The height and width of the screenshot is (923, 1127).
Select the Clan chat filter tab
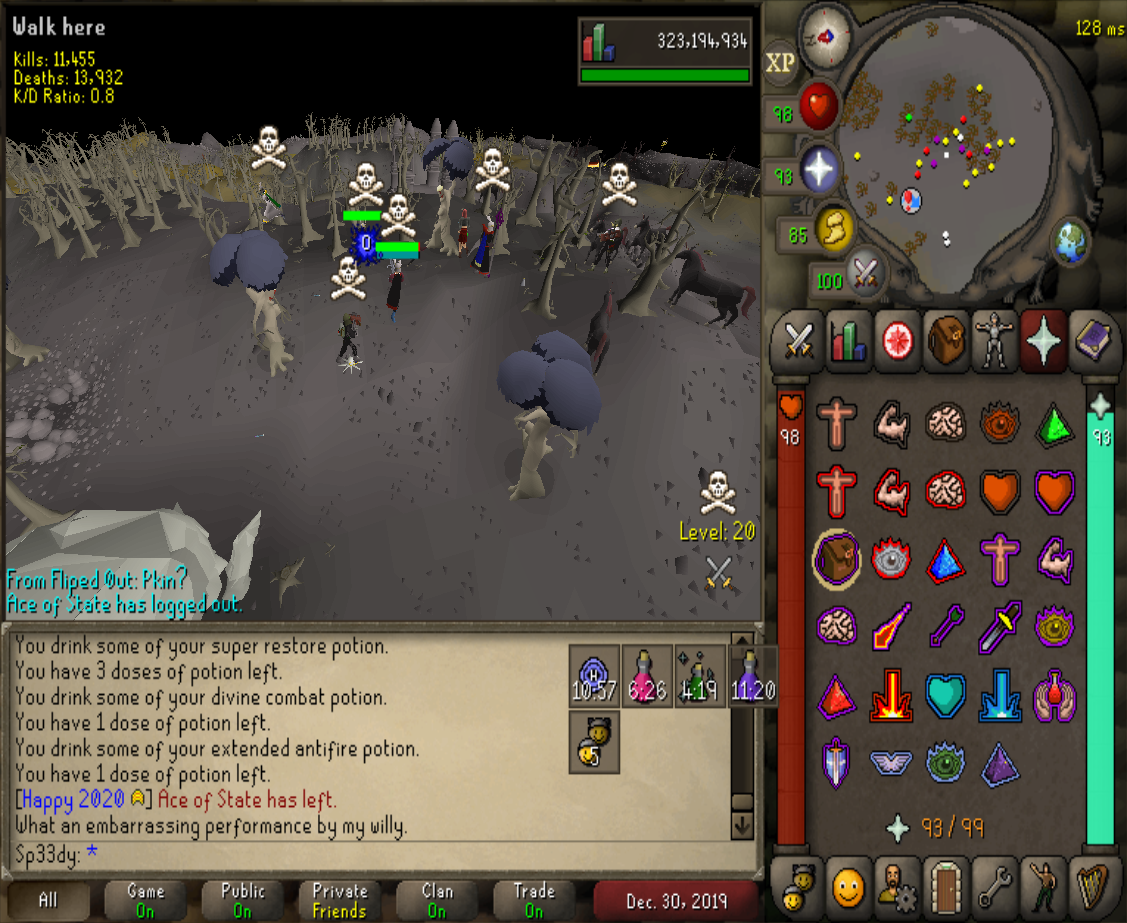coord(437,900)
